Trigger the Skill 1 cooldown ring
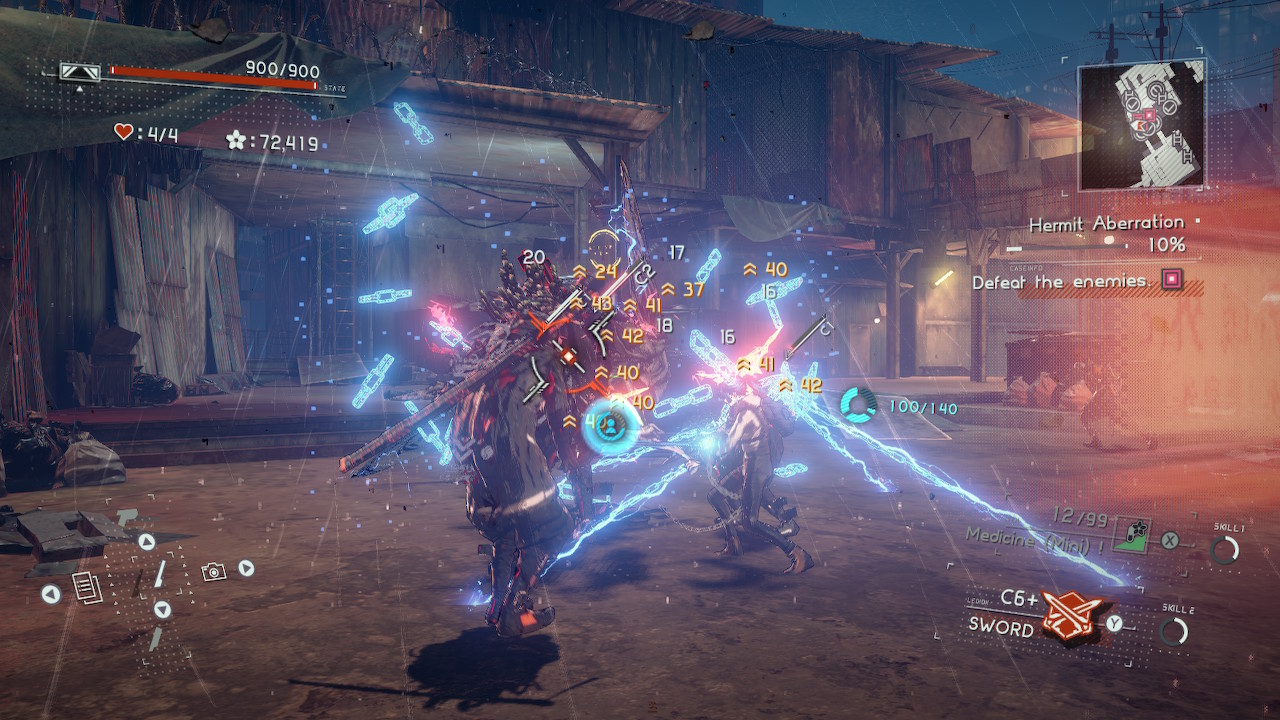 click(x=1224, y=549)
